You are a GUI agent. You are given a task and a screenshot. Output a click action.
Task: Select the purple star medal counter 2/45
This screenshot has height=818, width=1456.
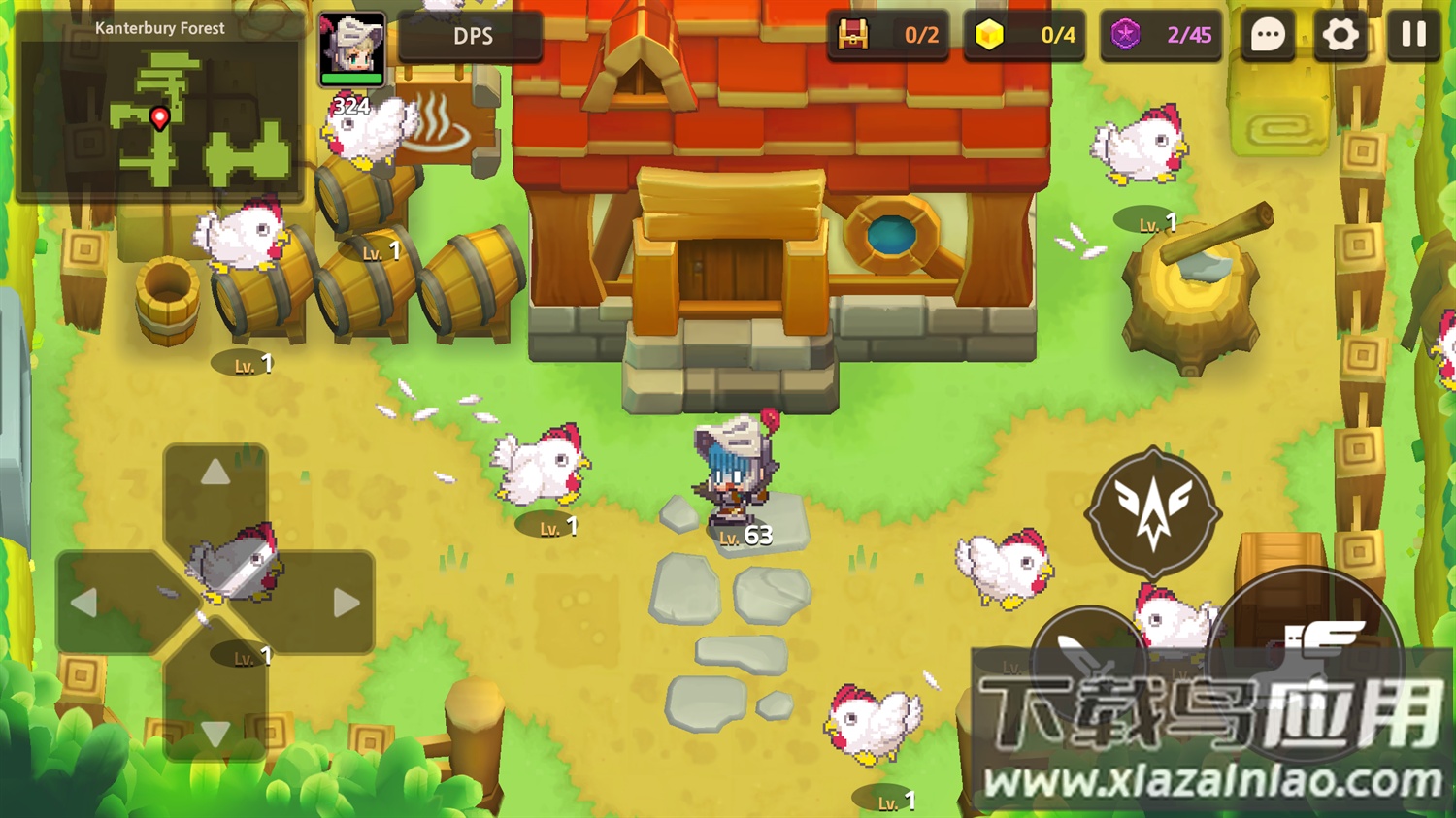1161,35
